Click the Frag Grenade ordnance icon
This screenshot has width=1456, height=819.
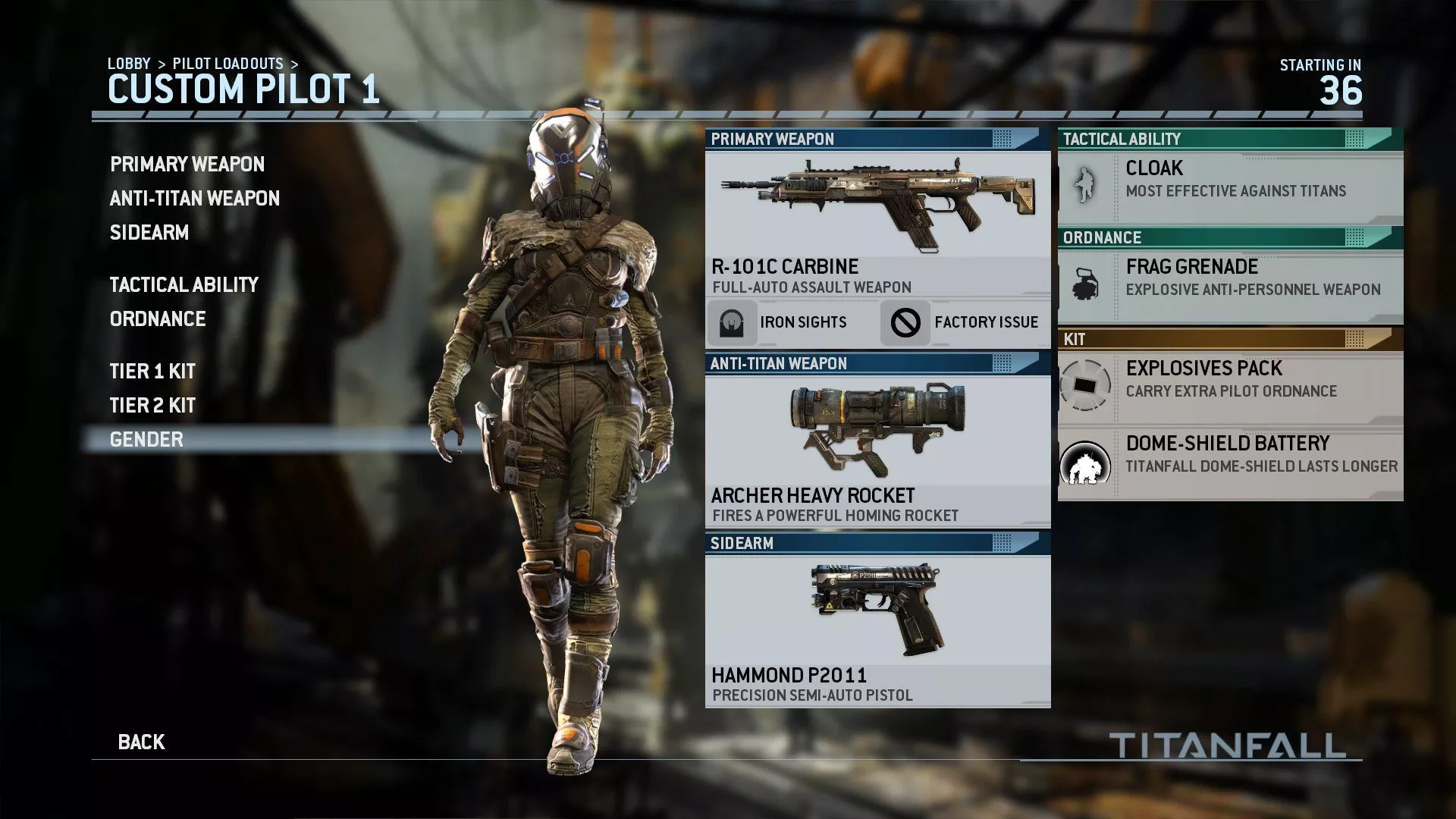tap(1086, 281)
